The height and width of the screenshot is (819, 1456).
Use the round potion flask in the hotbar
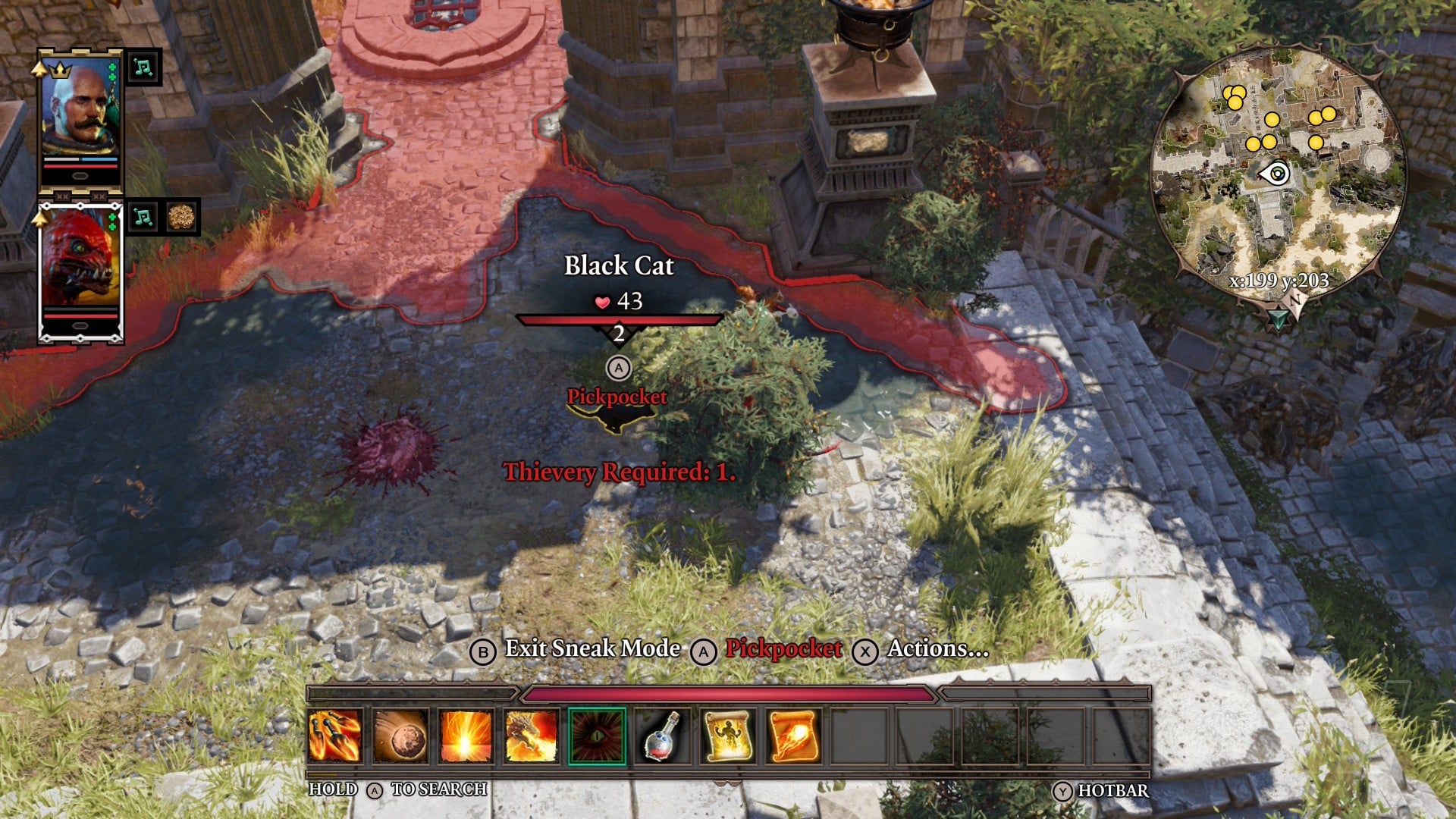(x=662, y=736)
